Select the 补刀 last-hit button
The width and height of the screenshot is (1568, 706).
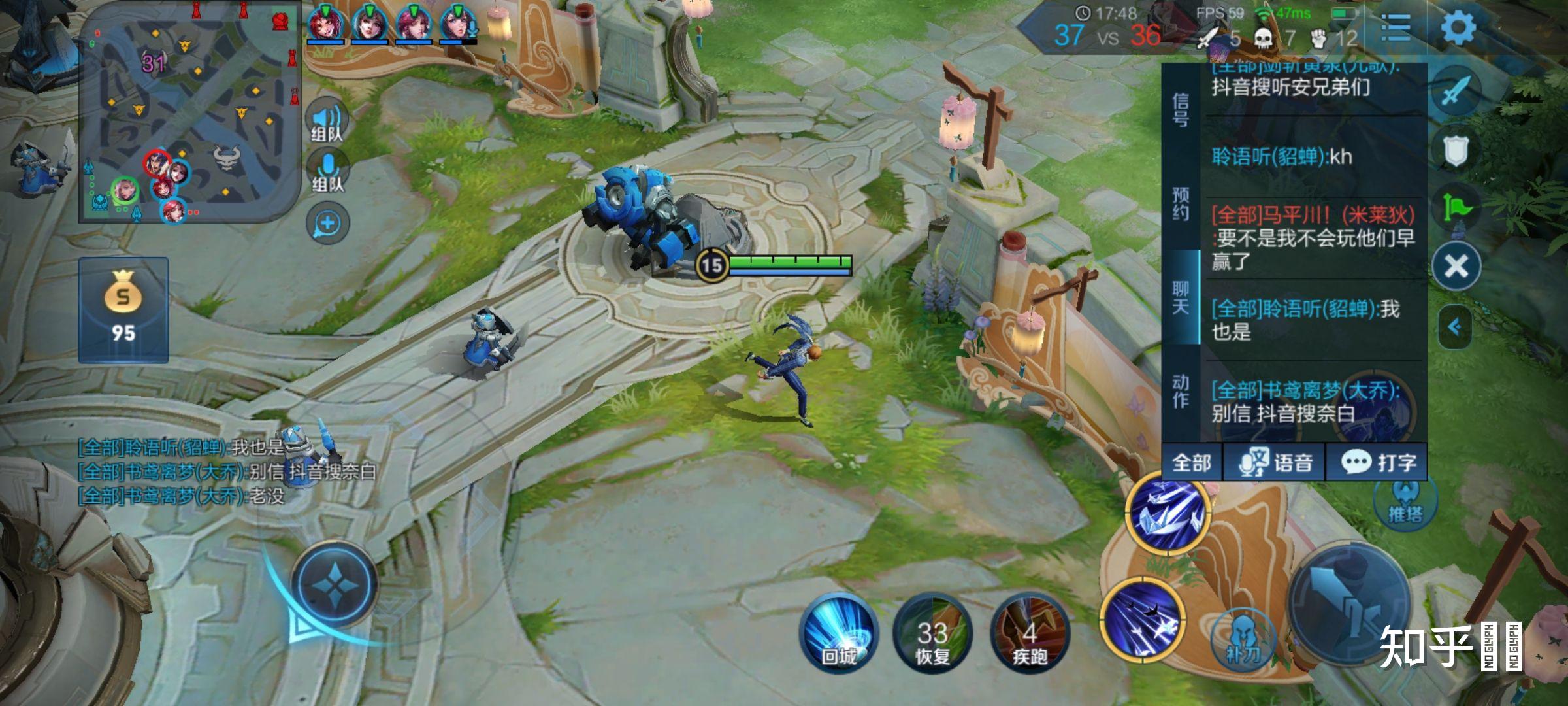(x=1243, y=637)
